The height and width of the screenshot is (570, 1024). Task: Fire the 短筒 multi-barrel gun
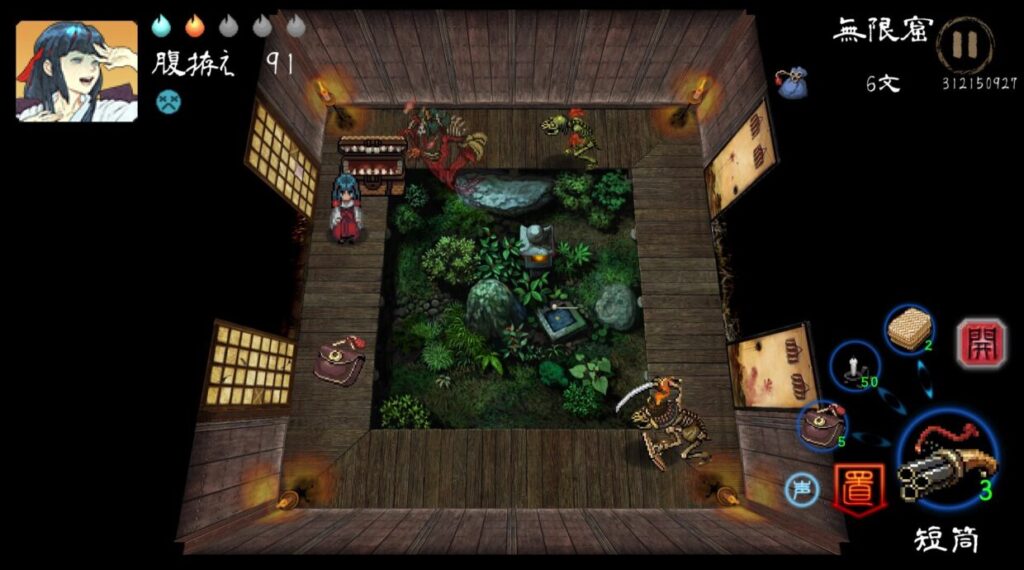(947, 460)
